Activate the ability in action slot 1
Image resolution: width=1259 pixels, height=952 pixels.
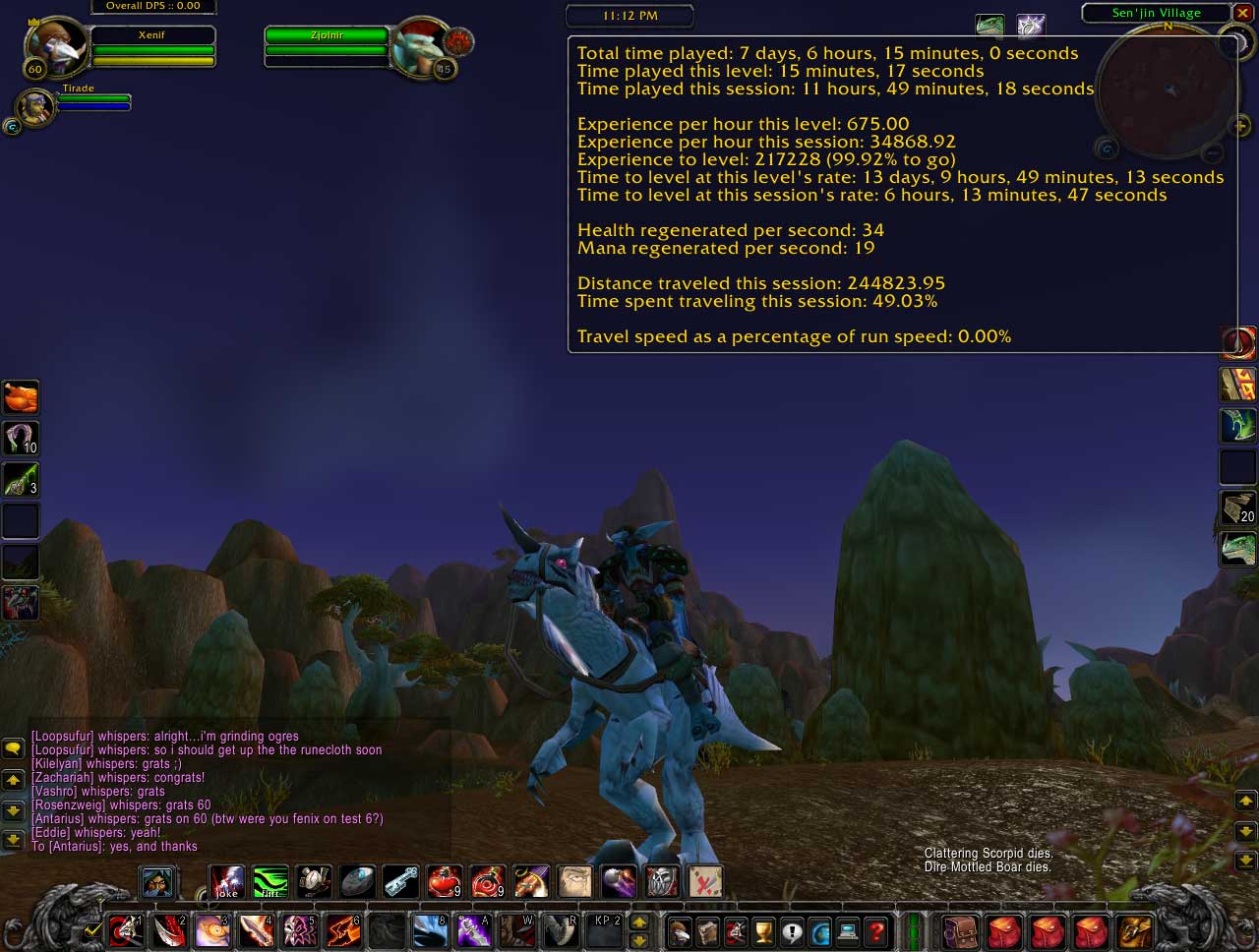tap(125, 930)
